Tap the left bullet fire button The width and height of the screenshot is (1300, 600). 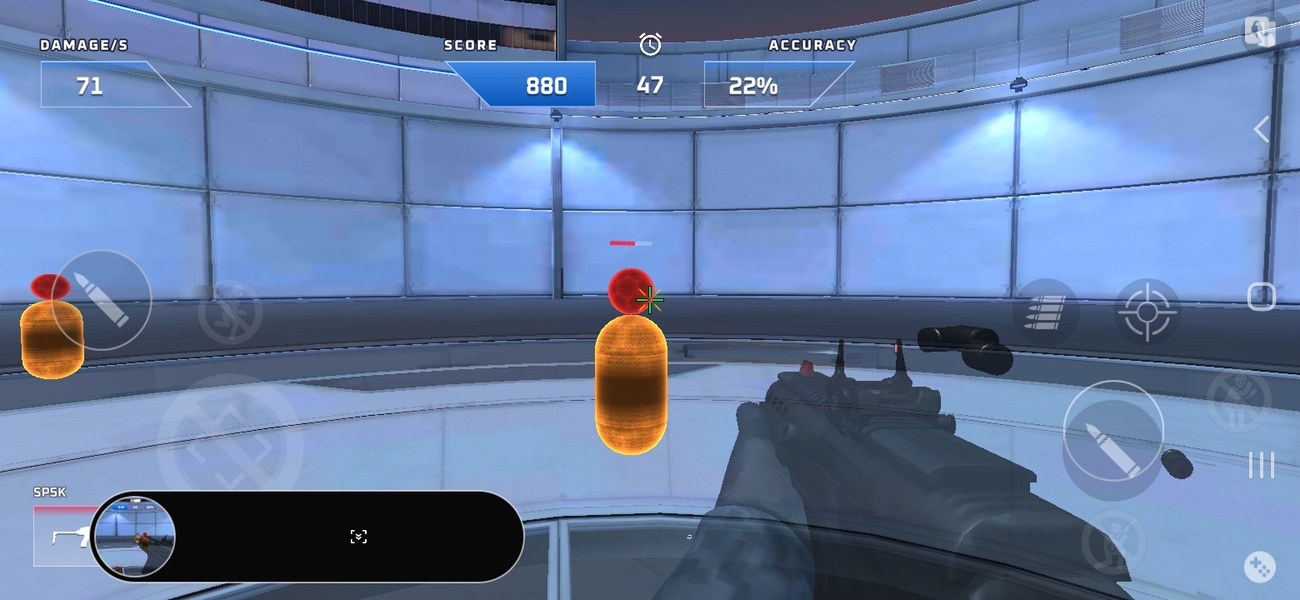click(102, 299)
